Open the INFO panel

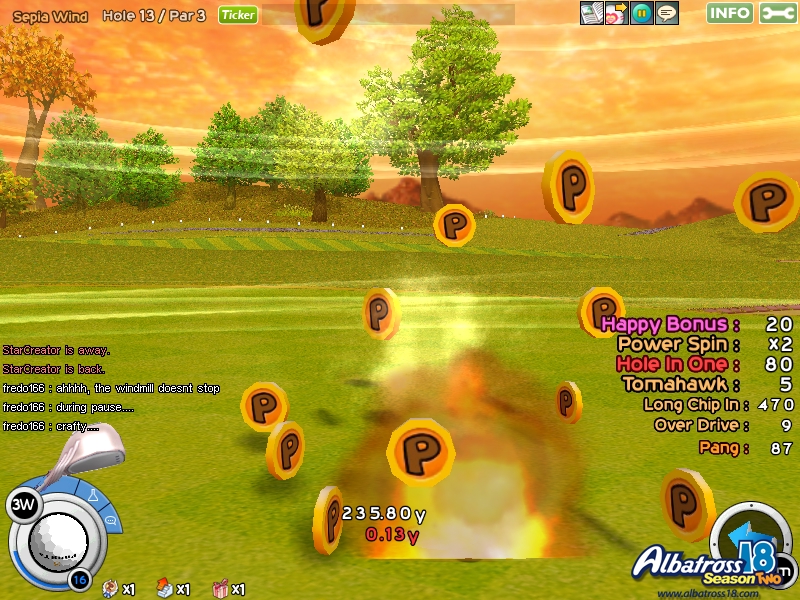coord(730,13)
